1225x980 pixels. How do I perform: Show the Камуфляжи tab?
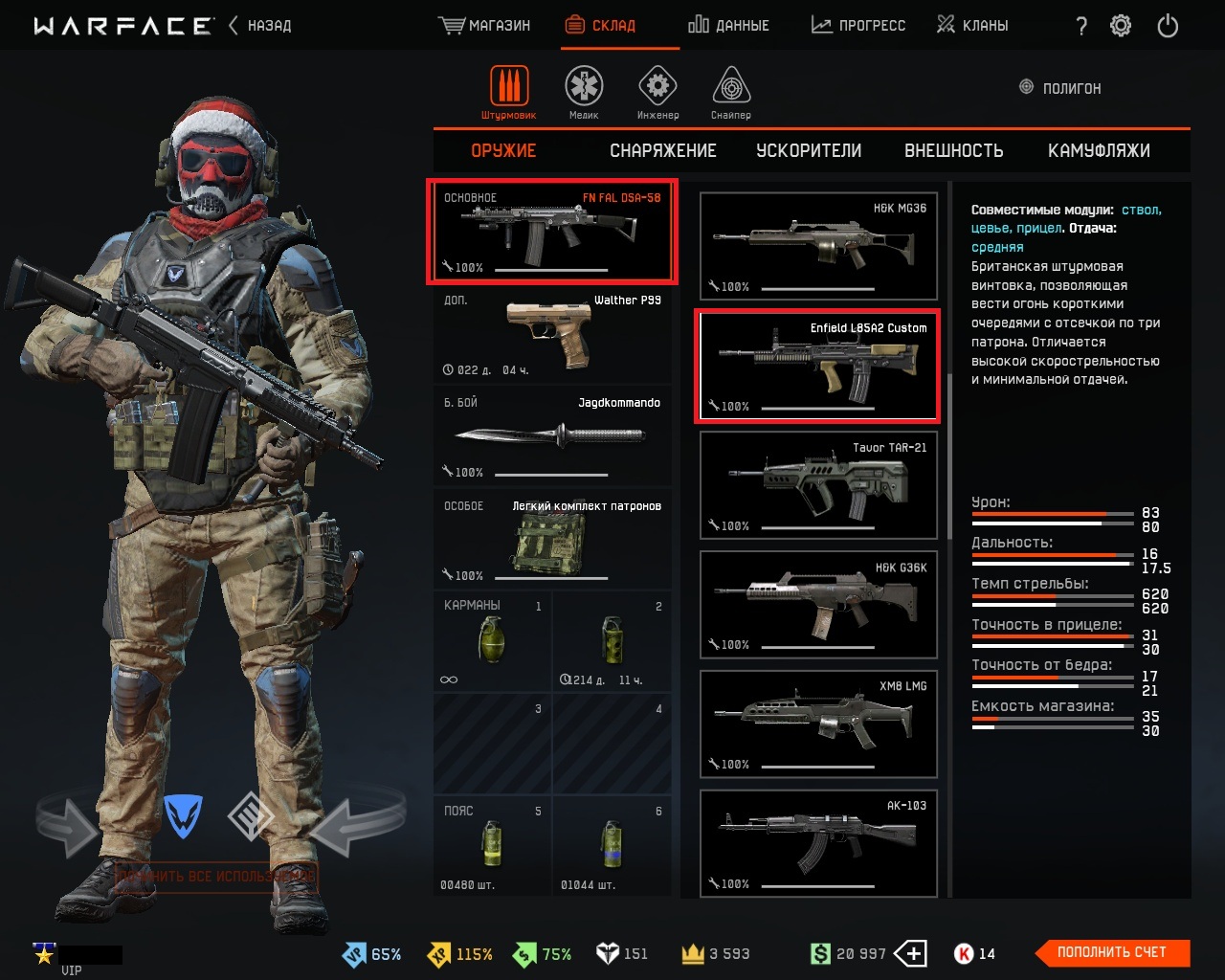tap(1099, 150)
